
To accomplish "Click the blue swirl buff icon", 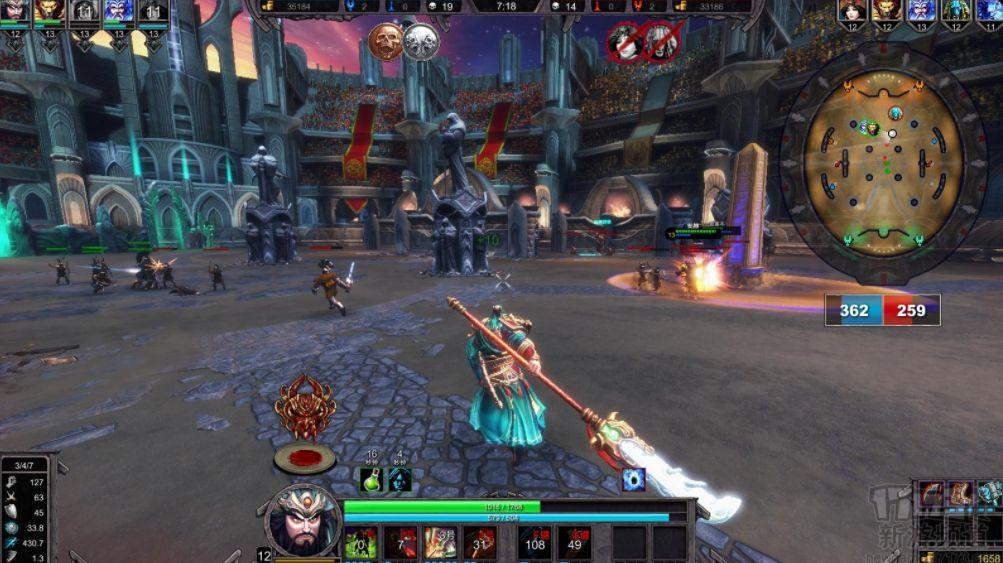I will (x=634, y=479).
